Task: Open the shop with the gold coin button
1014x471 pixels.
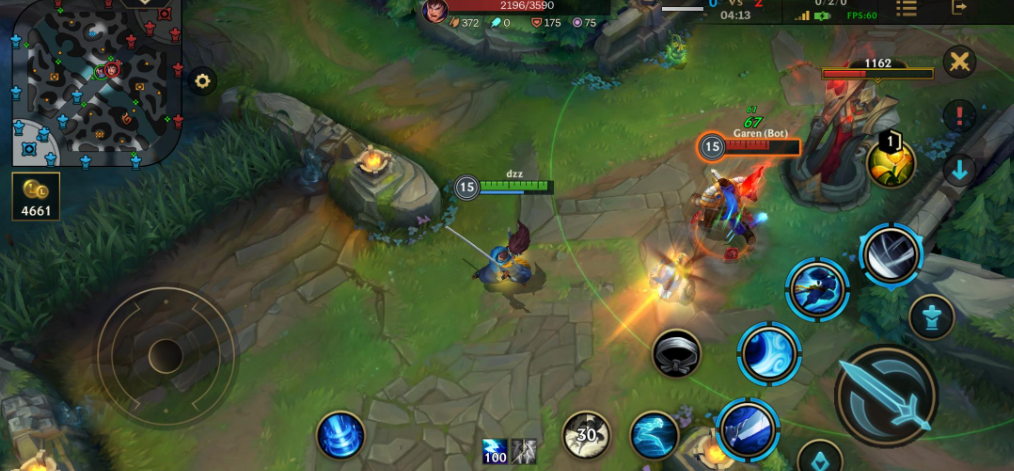Action: (x=36, y=196)
